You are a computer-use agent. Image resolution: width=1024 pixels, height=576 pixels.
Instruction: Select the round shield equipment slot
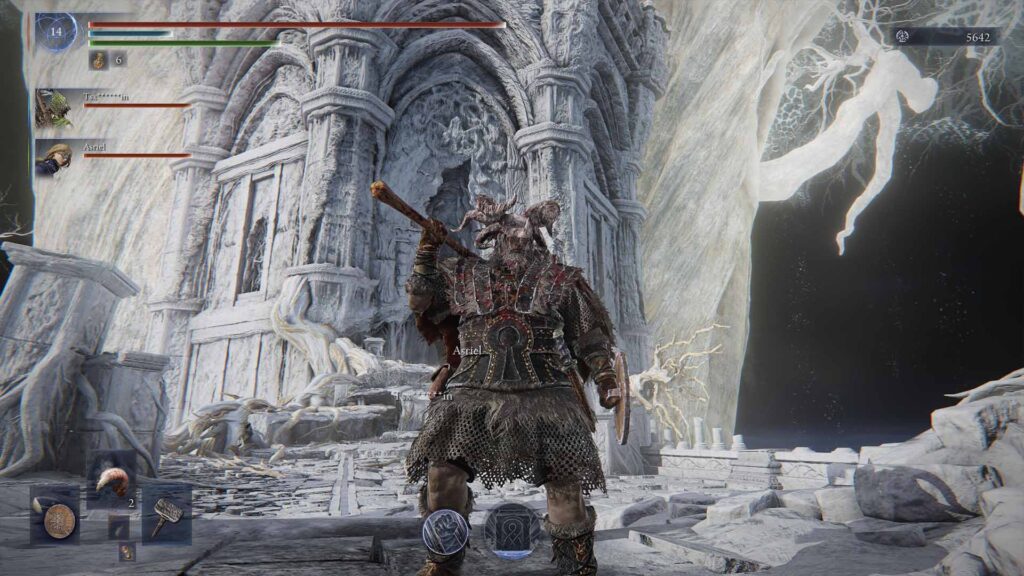pos(56,517)
